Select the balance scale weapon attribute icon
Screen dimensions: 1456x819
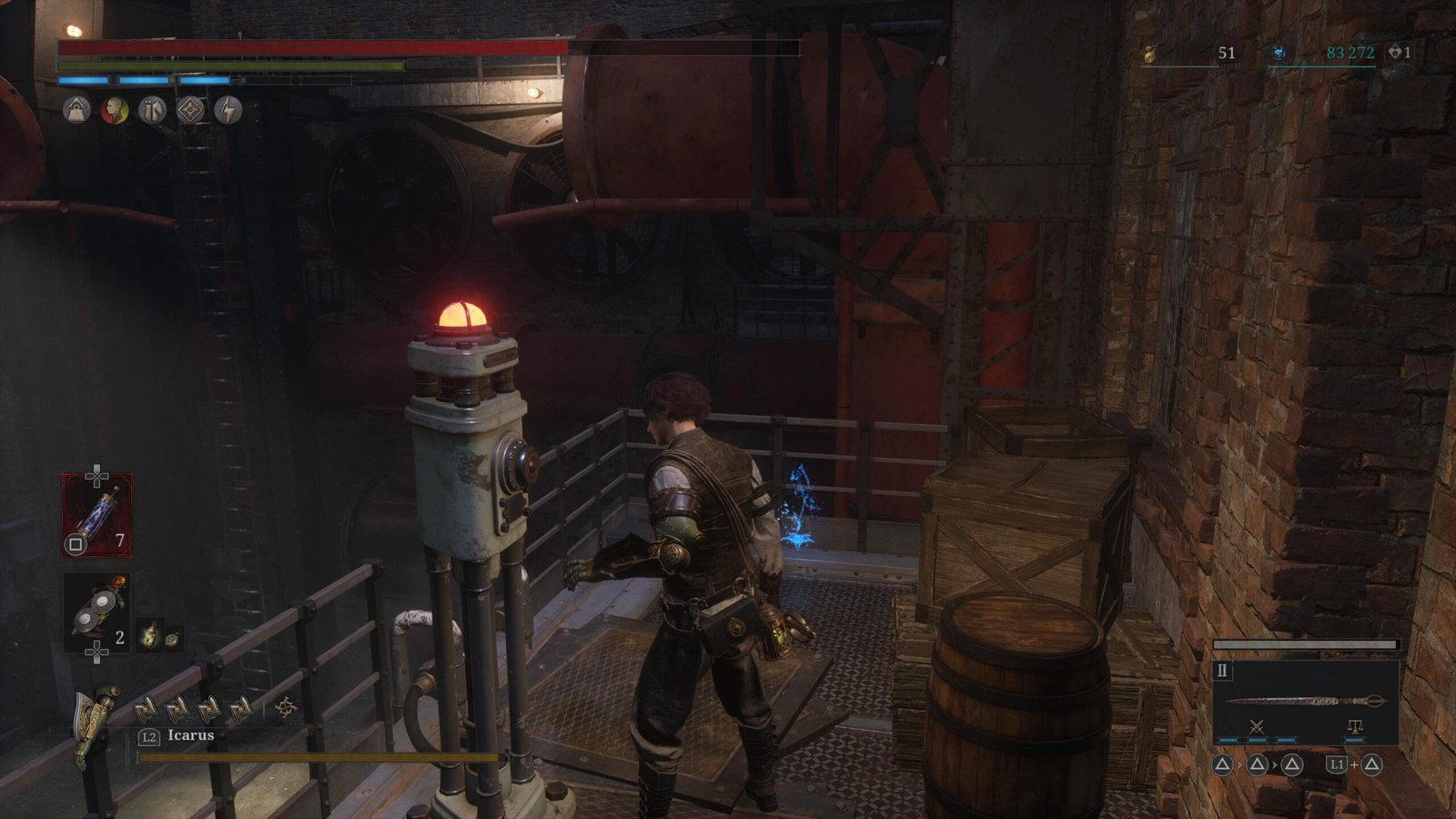[1354, 726]
